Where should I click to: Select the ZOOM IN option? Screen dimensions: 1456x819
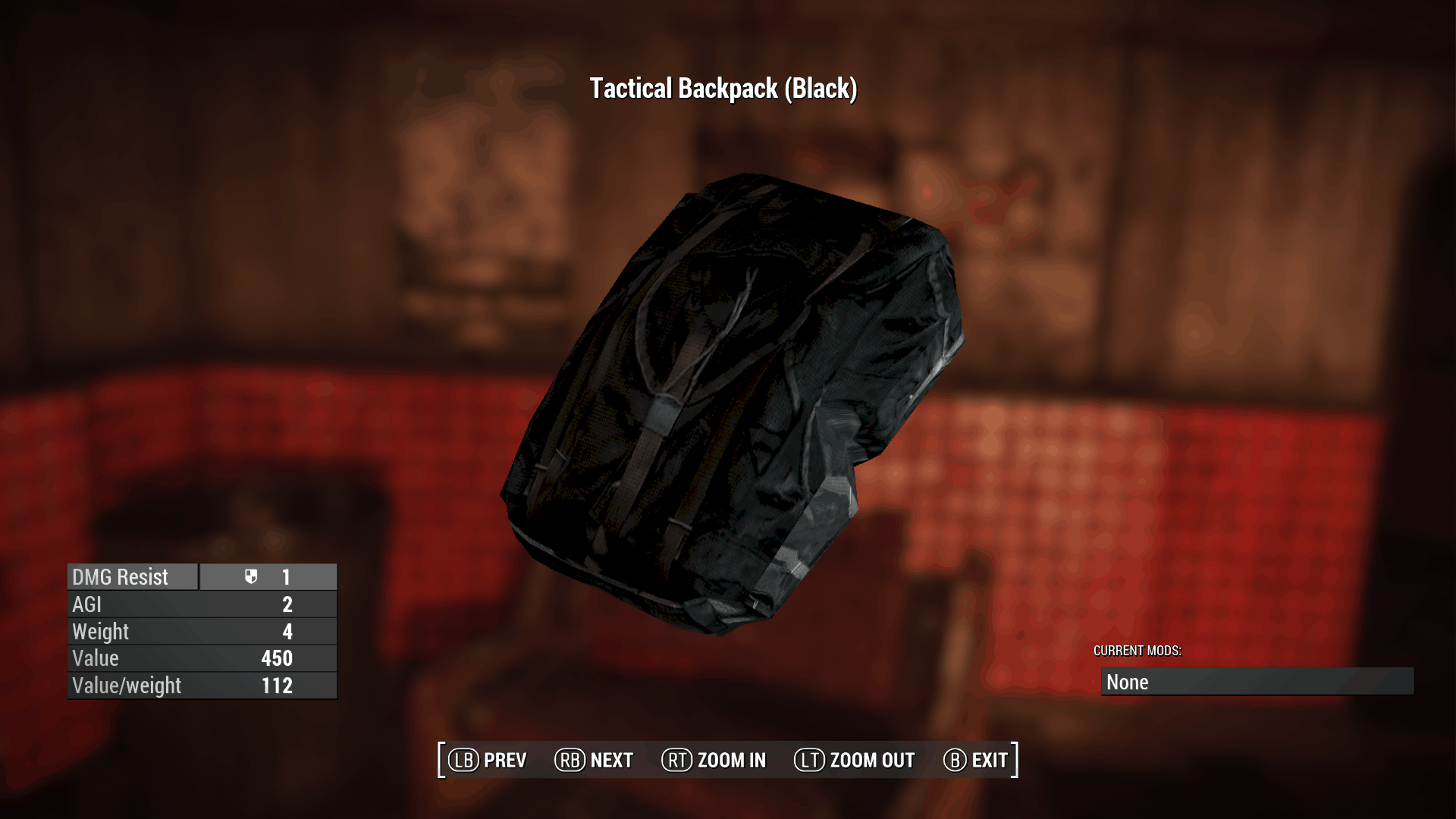[714, 760]
